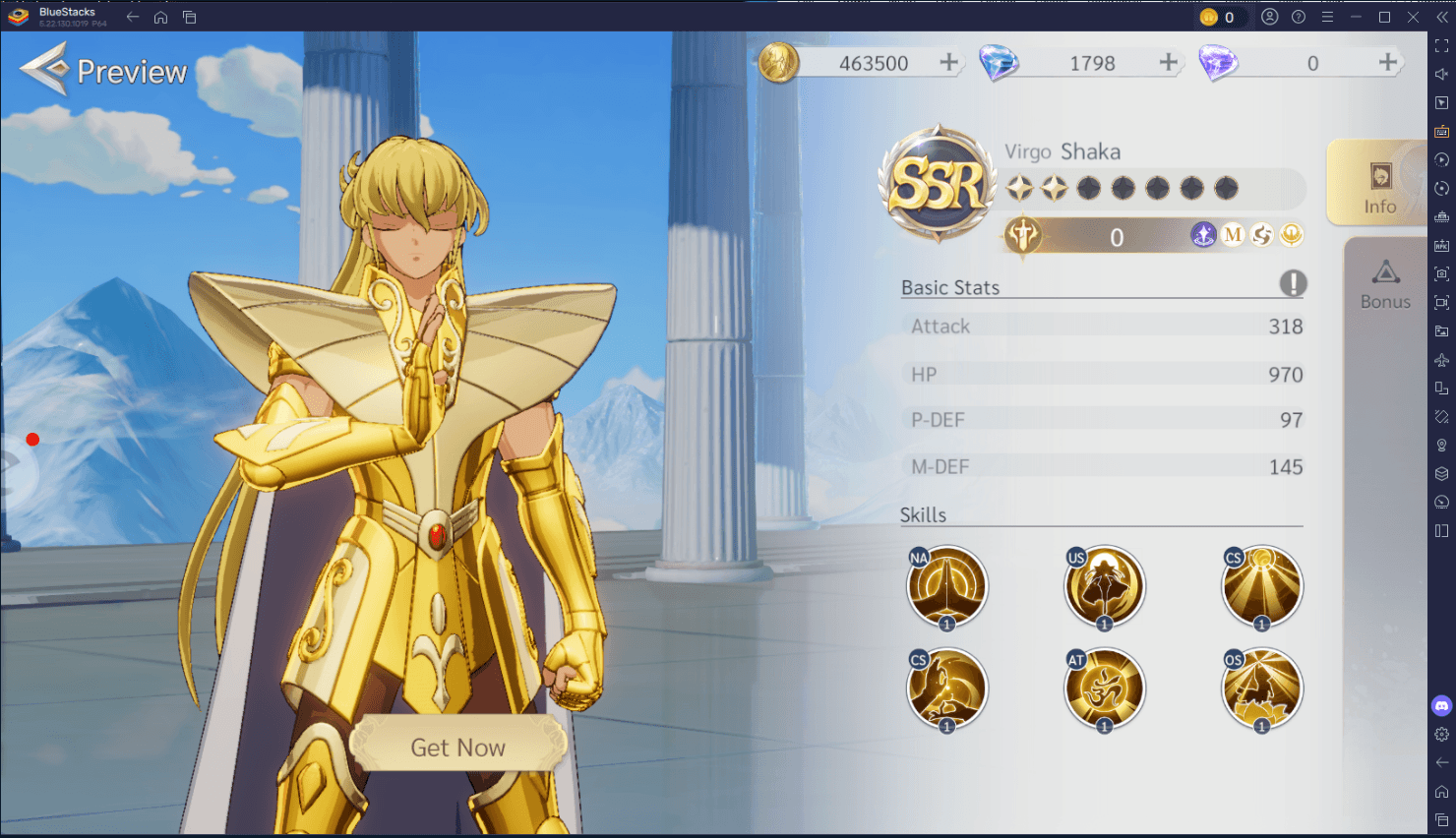Click the Basic Stats warning indicator
This screenshot has height=838, width=1456.
[x=1296, y=283]
